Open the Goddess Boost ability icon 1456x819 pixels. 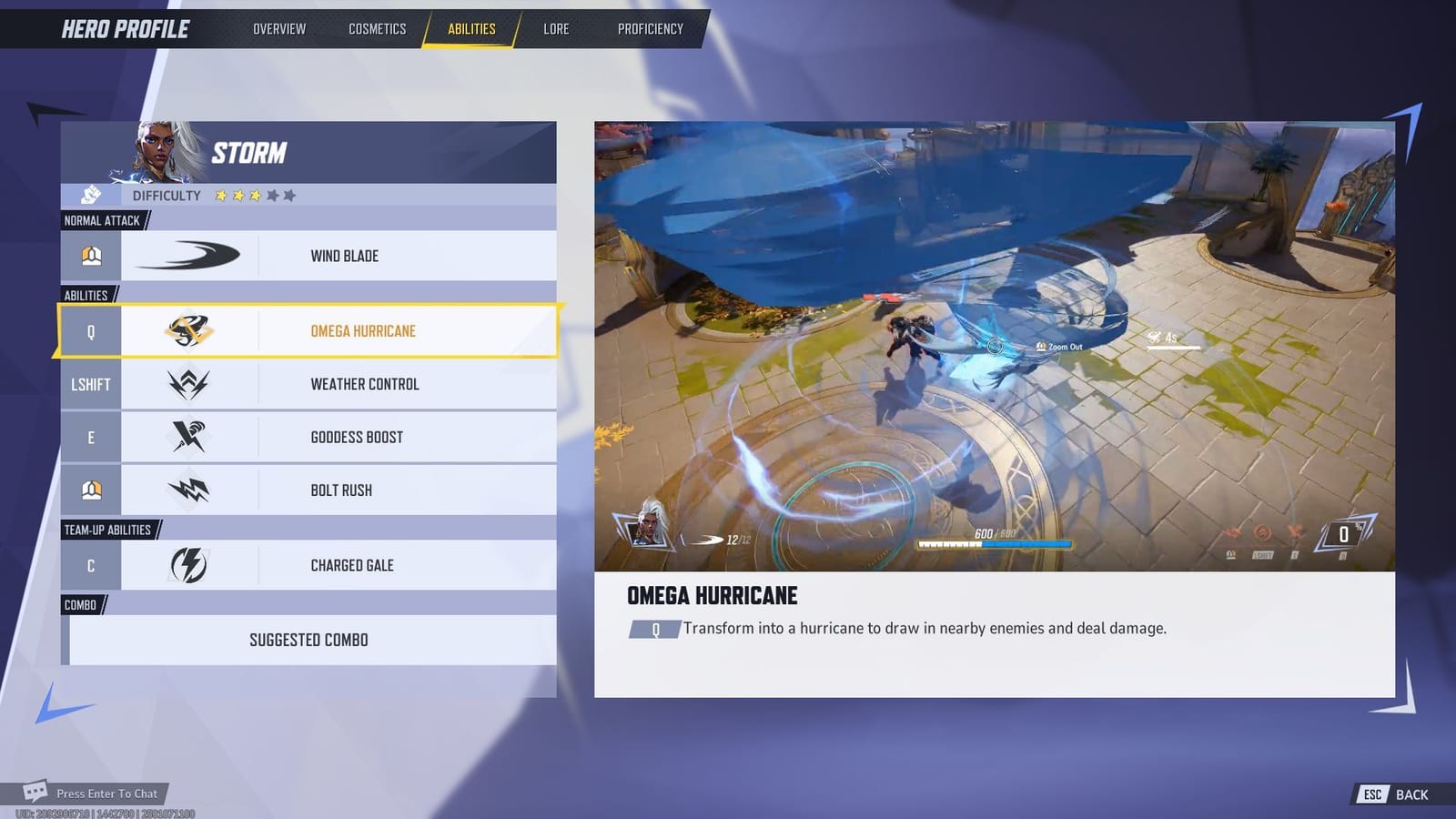pyautogui.click(x=190, y=437)
